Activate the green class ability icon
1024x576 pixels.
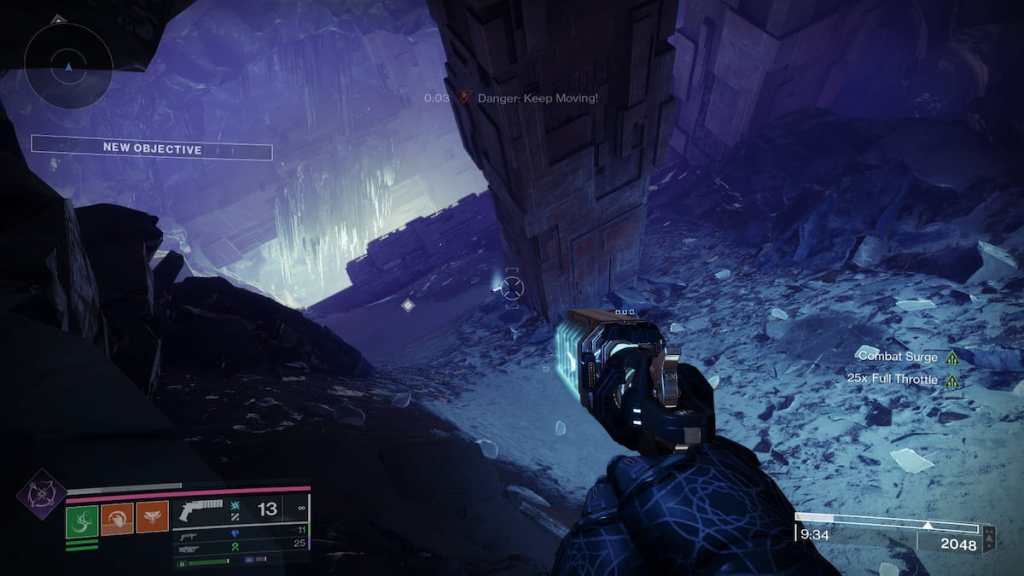(x=82, y=518)
